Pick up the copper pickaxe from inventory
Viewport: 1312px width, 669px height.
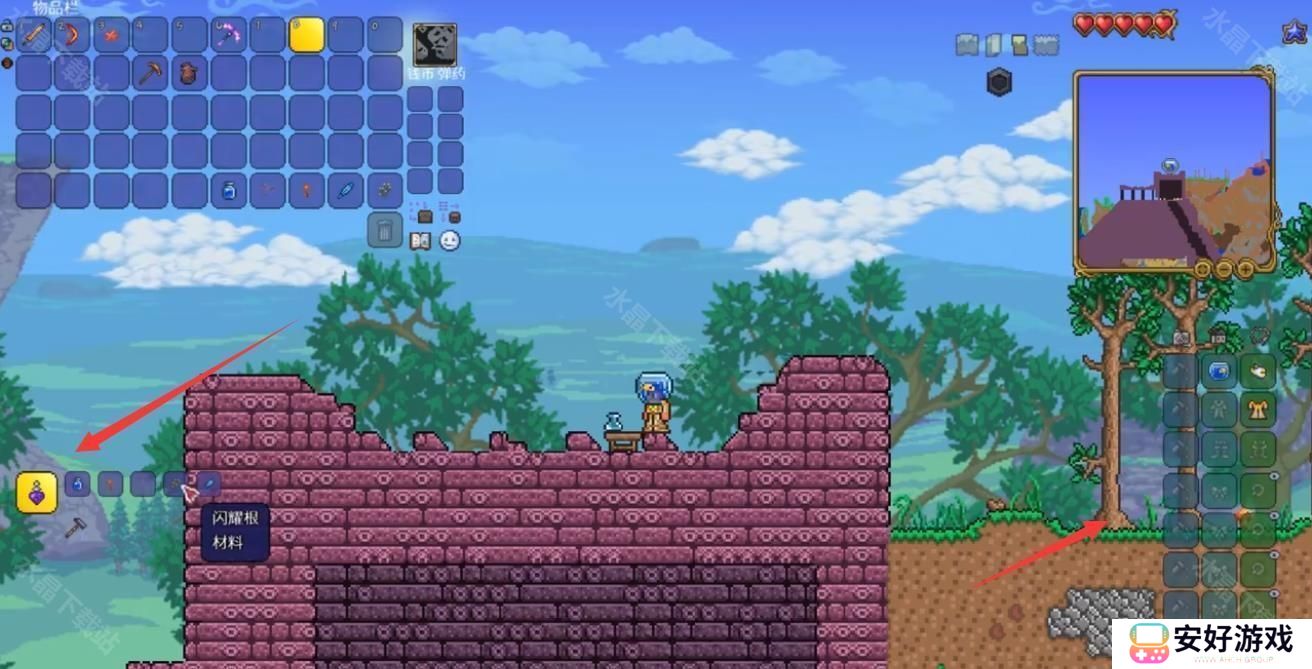(x=150, y=73)
